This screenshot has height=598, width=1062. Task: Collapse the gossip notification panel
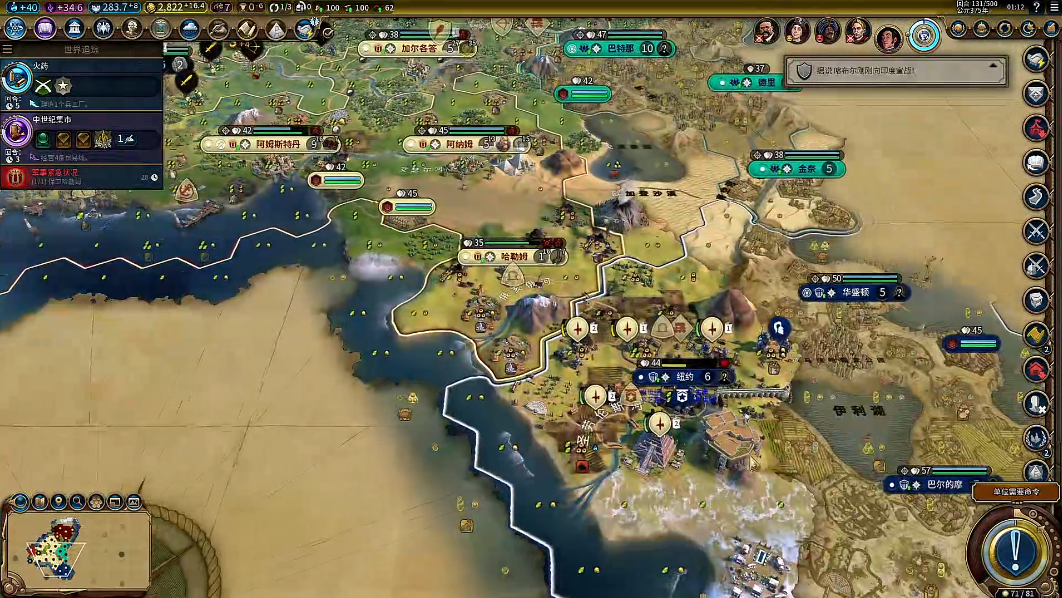(995, 66)
